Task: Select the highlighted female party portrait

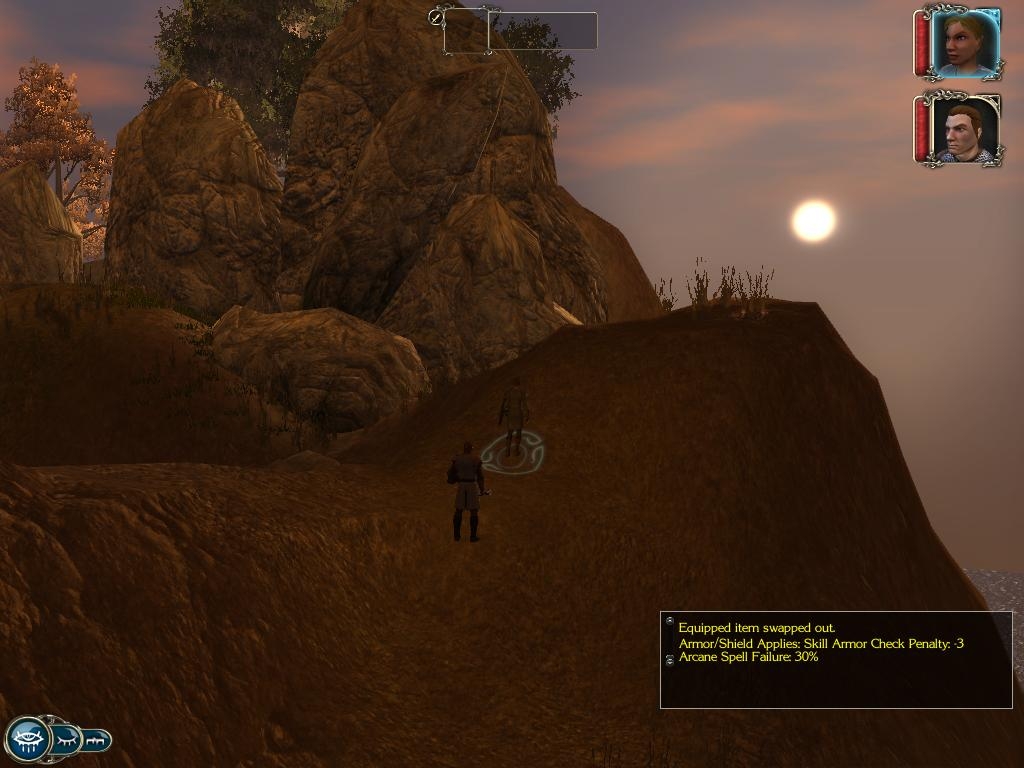Action: [964, 43]
